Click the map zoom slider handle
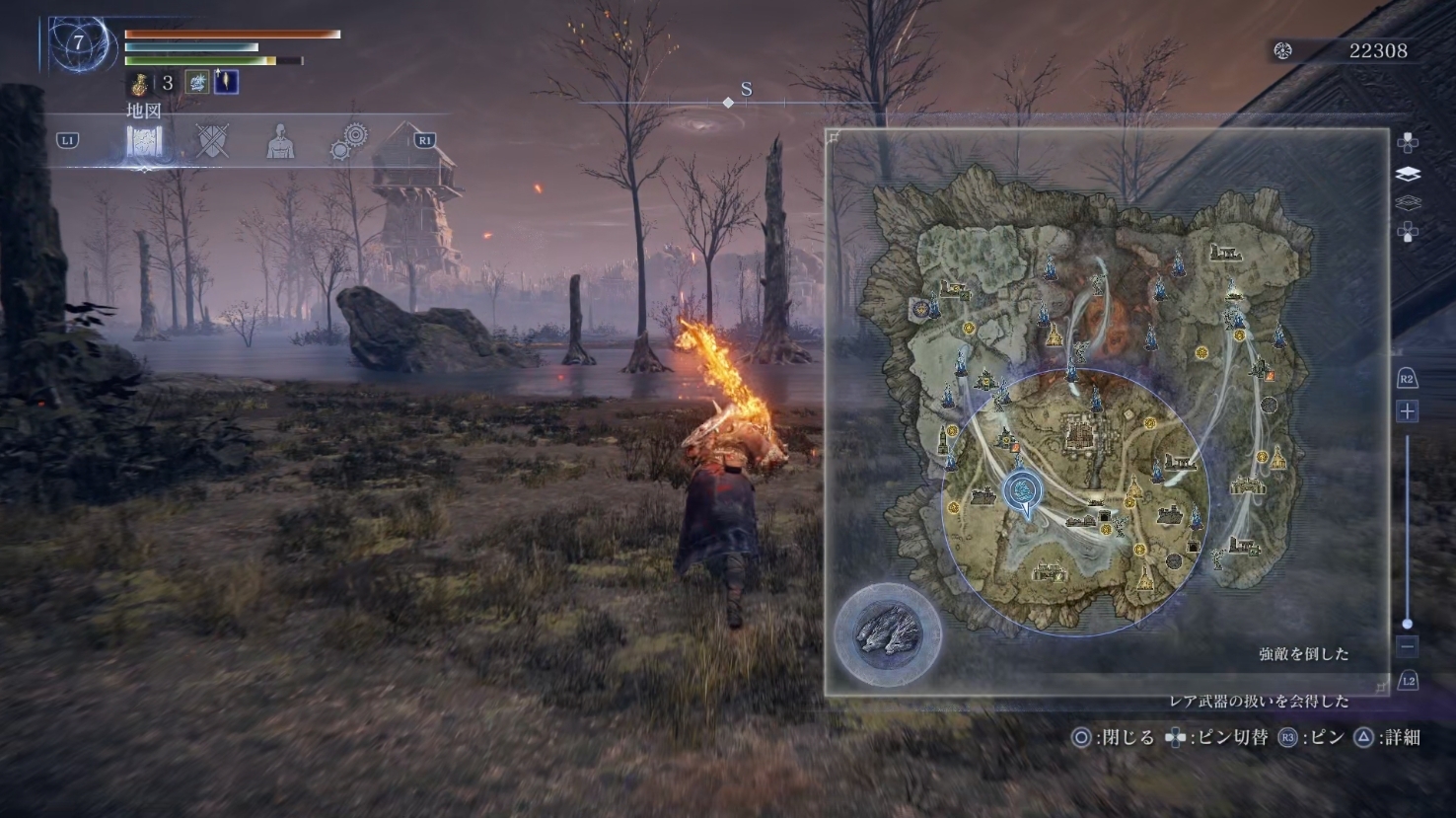This screenshot has width=1456, height=818. [x=1407, y=624]
